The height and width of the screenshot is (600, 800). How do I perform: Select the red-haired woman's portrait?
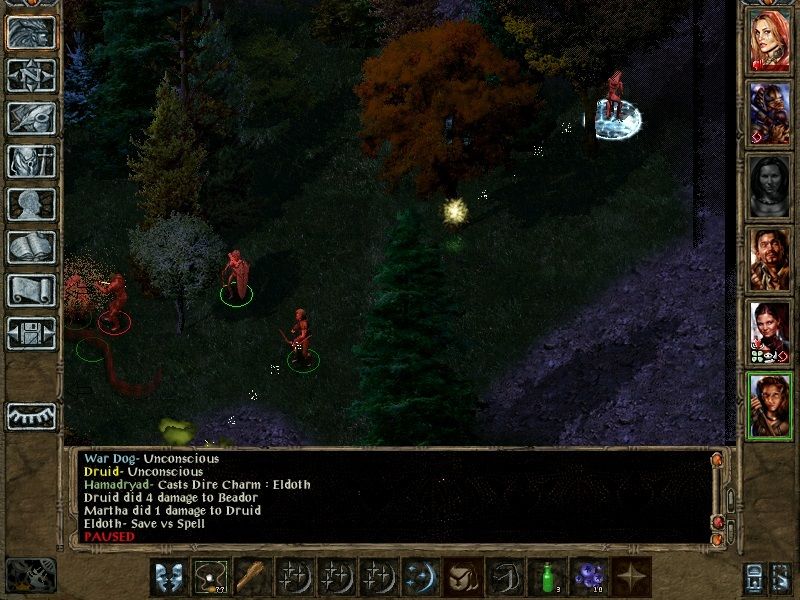click(x=770, y=40)
